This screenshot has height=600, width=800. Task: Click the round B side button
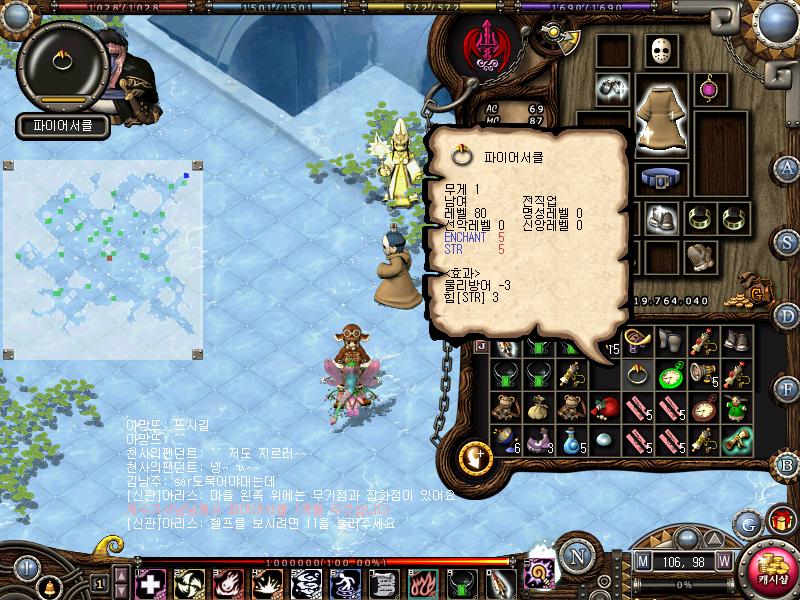(788, 465)
